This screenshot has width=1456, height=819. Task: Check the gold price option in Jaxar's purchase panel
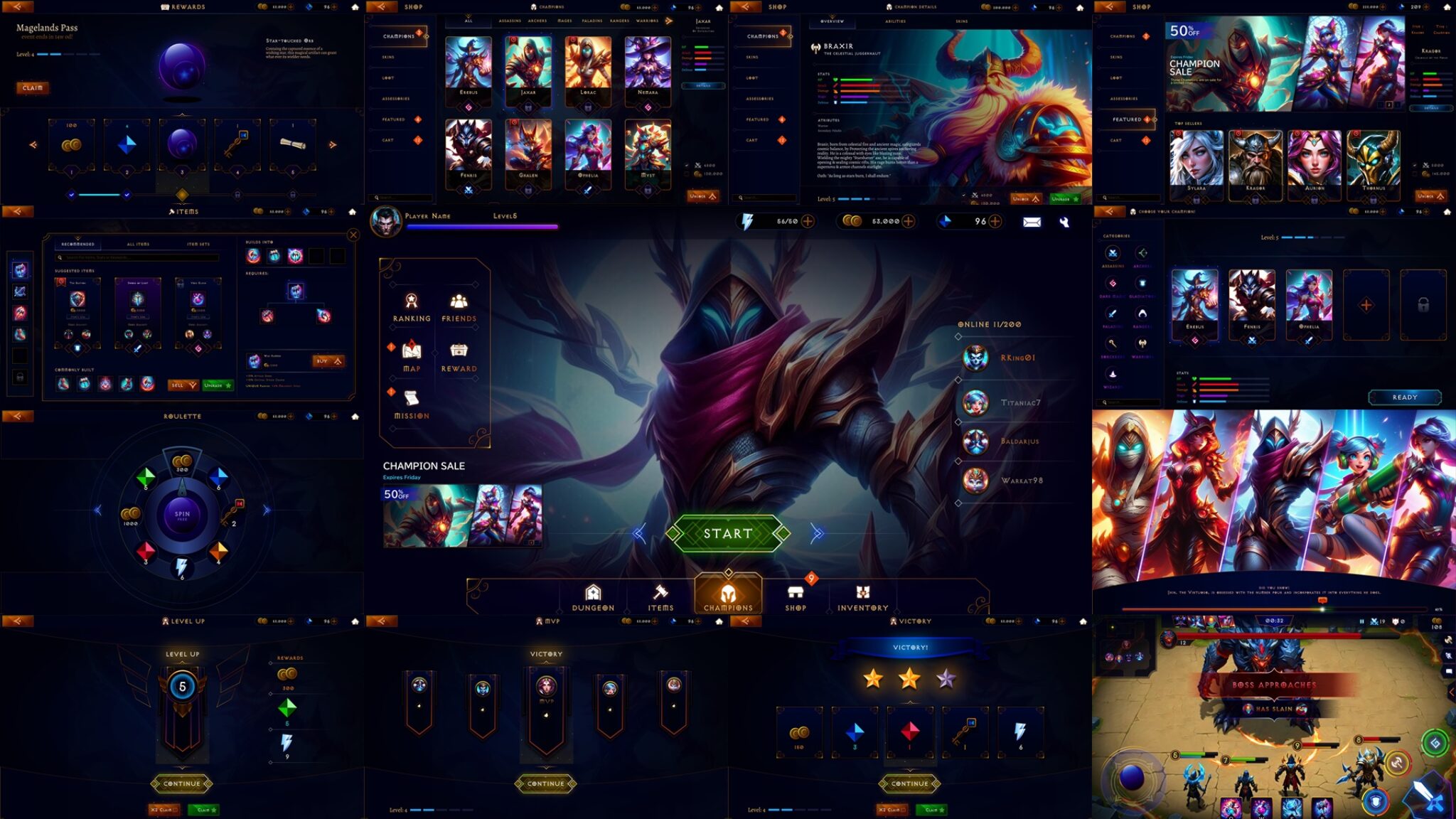[x=687, y=174]
